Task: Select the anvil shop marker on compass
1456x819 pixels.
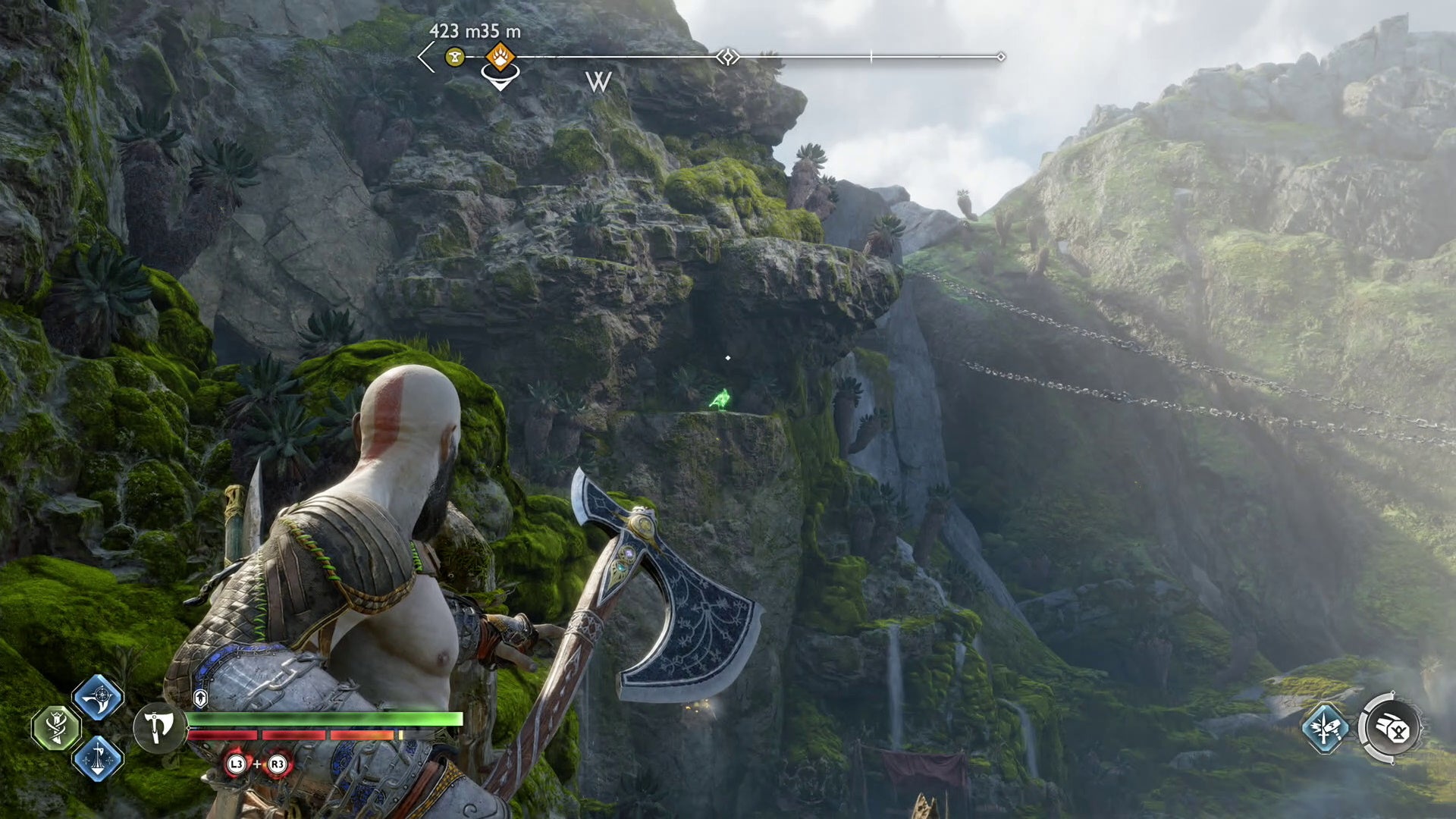Action: pos(455,56)
